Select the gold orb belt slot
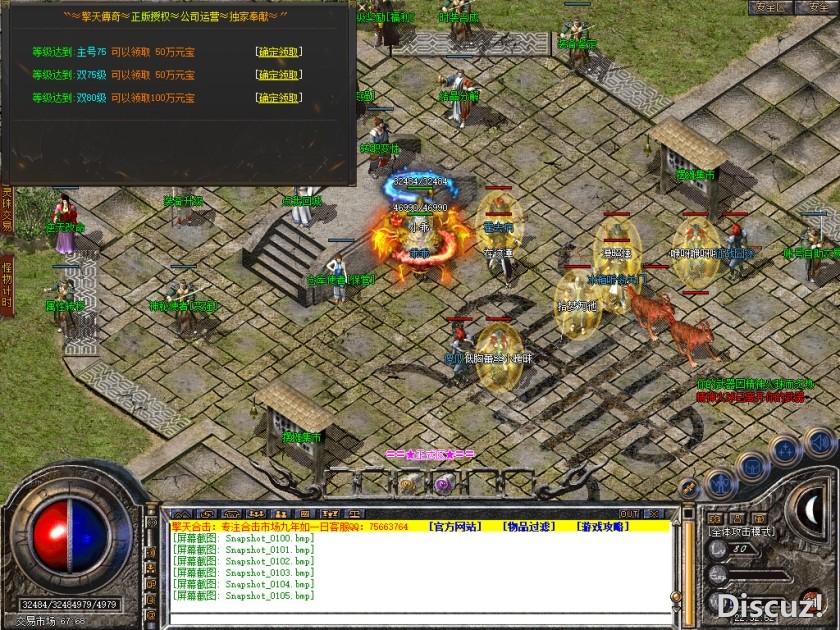840x630 pixels. [407, 484]
